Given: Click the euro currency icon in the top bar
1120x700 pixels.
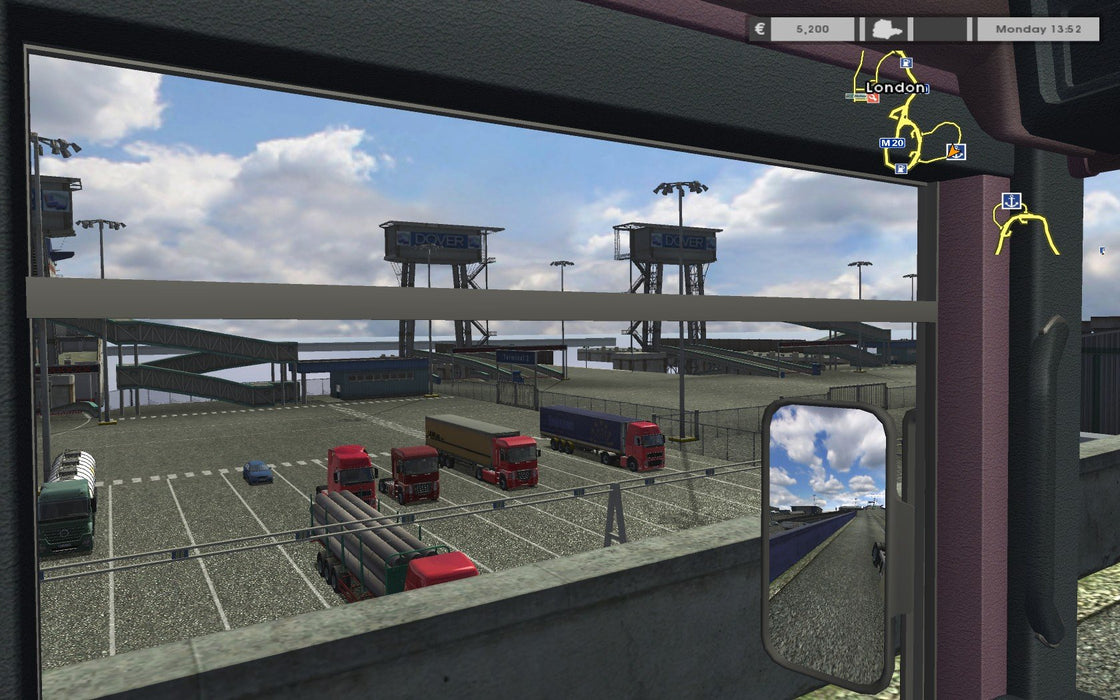Looking at the screenshot, I should [760, 29].
